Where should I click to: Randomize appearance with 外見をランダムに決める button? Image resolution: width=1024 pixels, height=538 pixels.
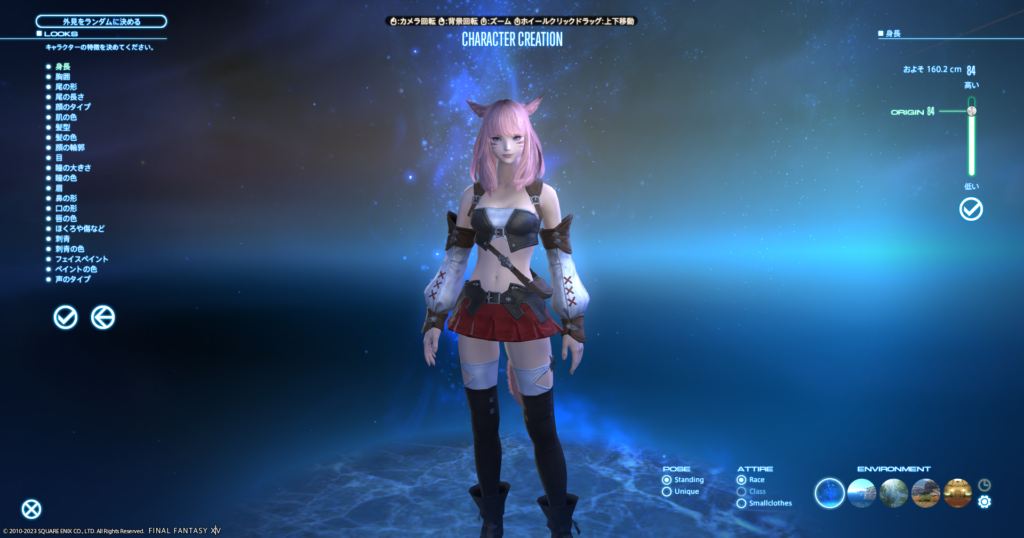click(x=101, y=21)
